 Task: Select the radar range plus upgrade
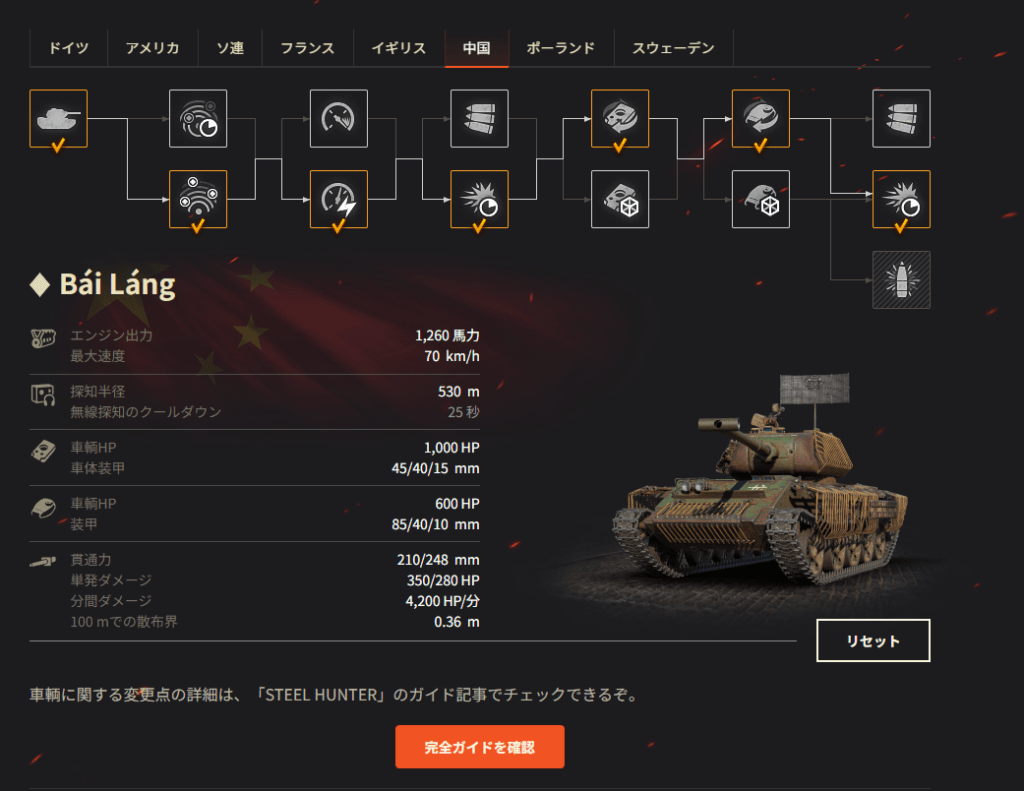(x=198, y=199)
